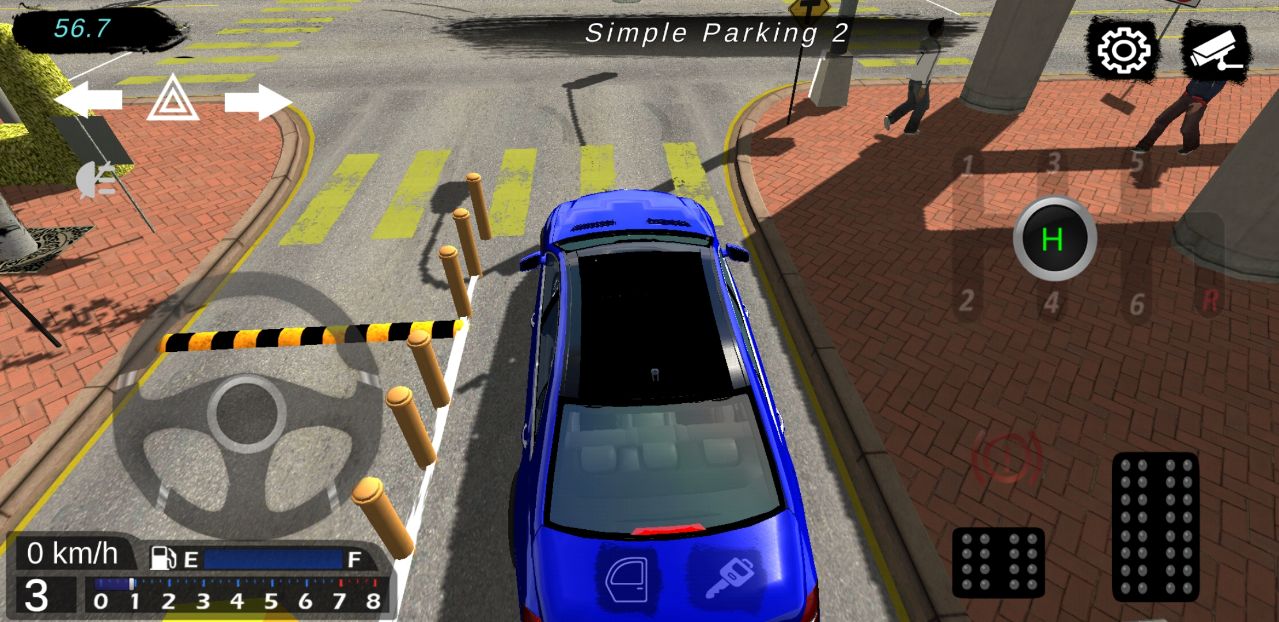
Task: Switch camera view with the camera icon
Action: 1215,50
